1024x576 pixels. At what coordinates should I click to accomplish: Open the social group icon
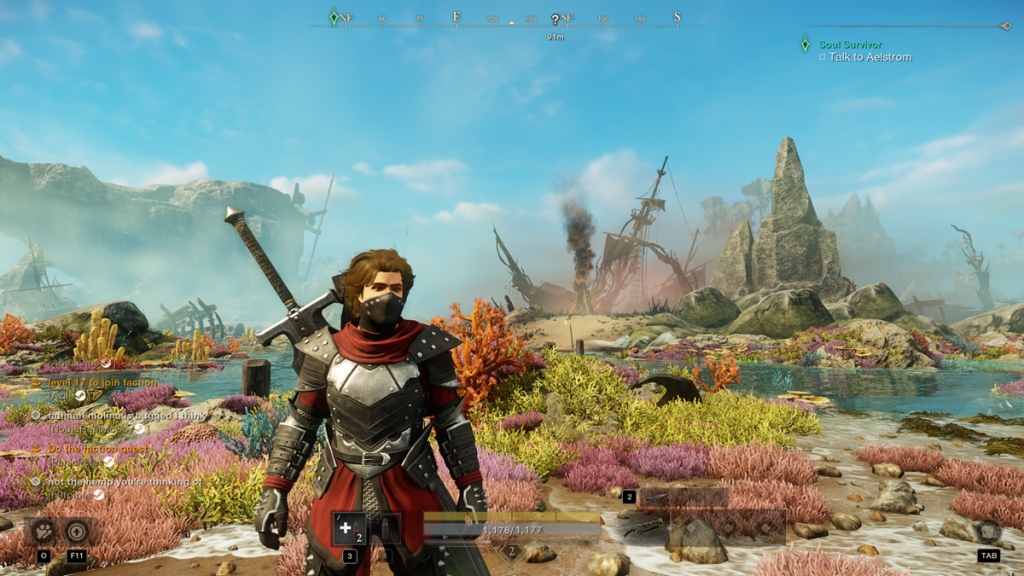coord(44,530)
